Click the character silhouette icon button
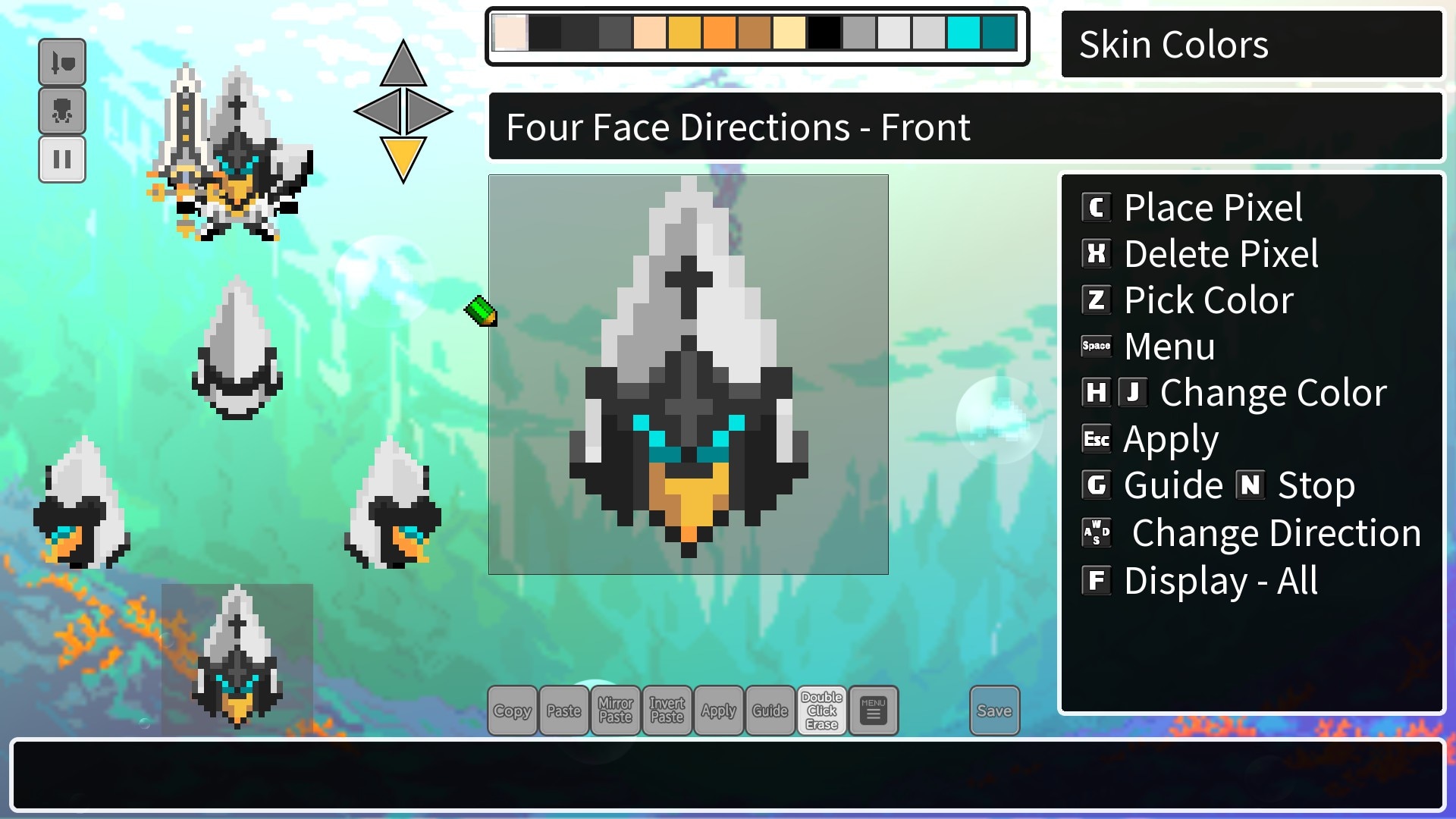Viewport: 1456px width, 819px height. point(62,111)
